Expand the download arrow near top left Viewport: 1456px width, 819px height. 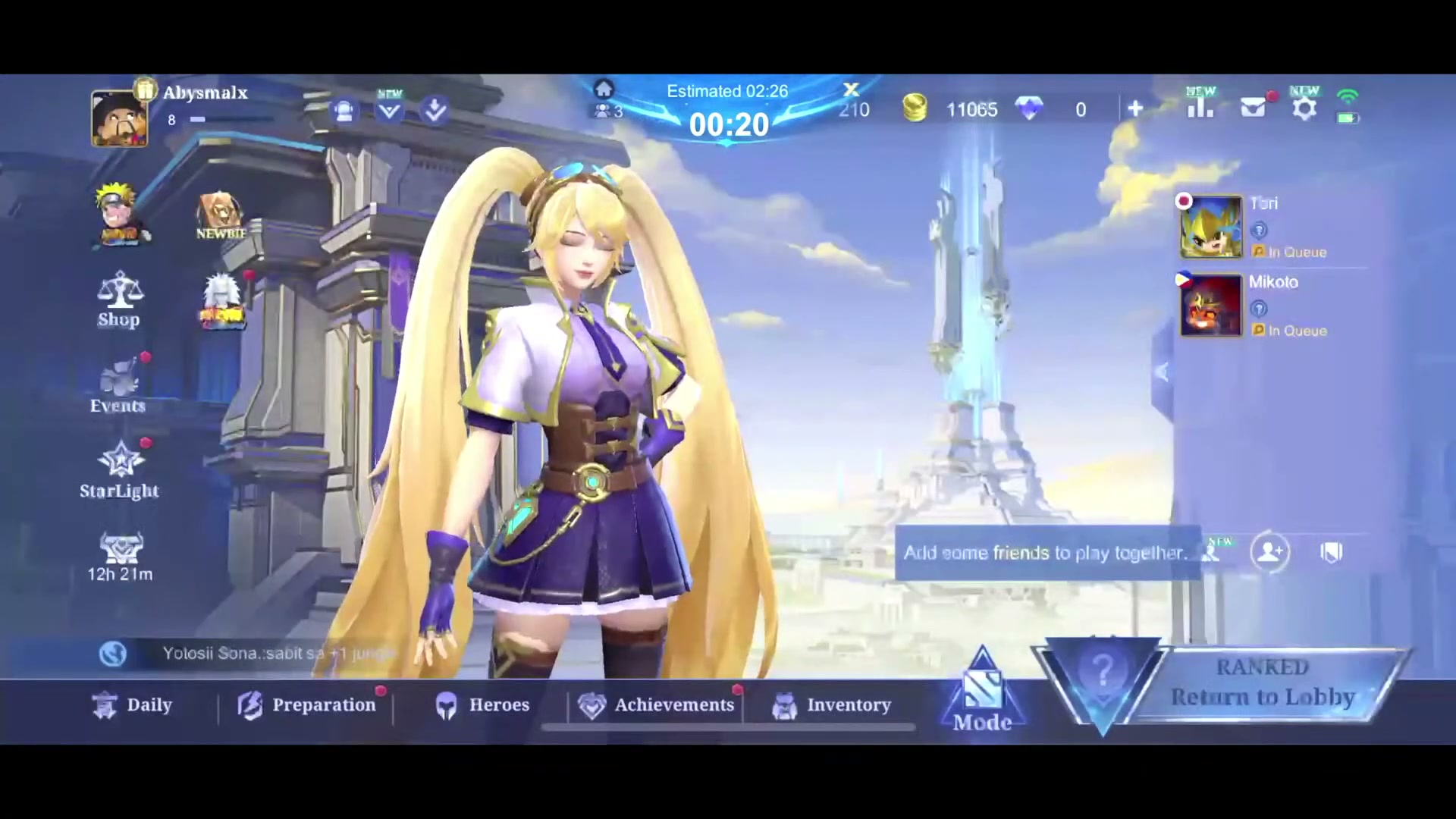[x=434, y=109]
